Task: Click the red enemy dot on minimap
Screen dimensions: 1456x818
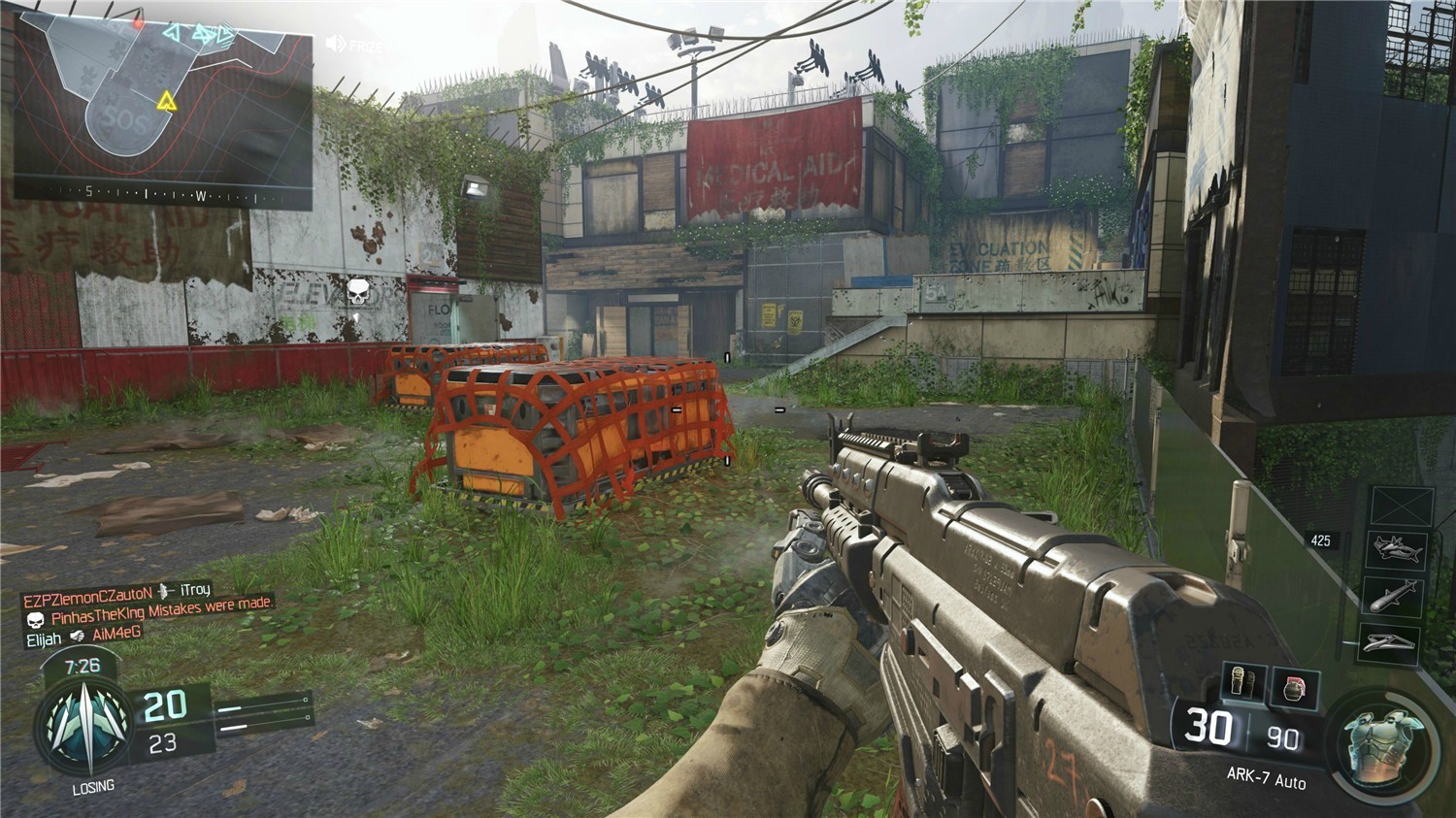Action: pyautogui.click(x=139, y=21)
